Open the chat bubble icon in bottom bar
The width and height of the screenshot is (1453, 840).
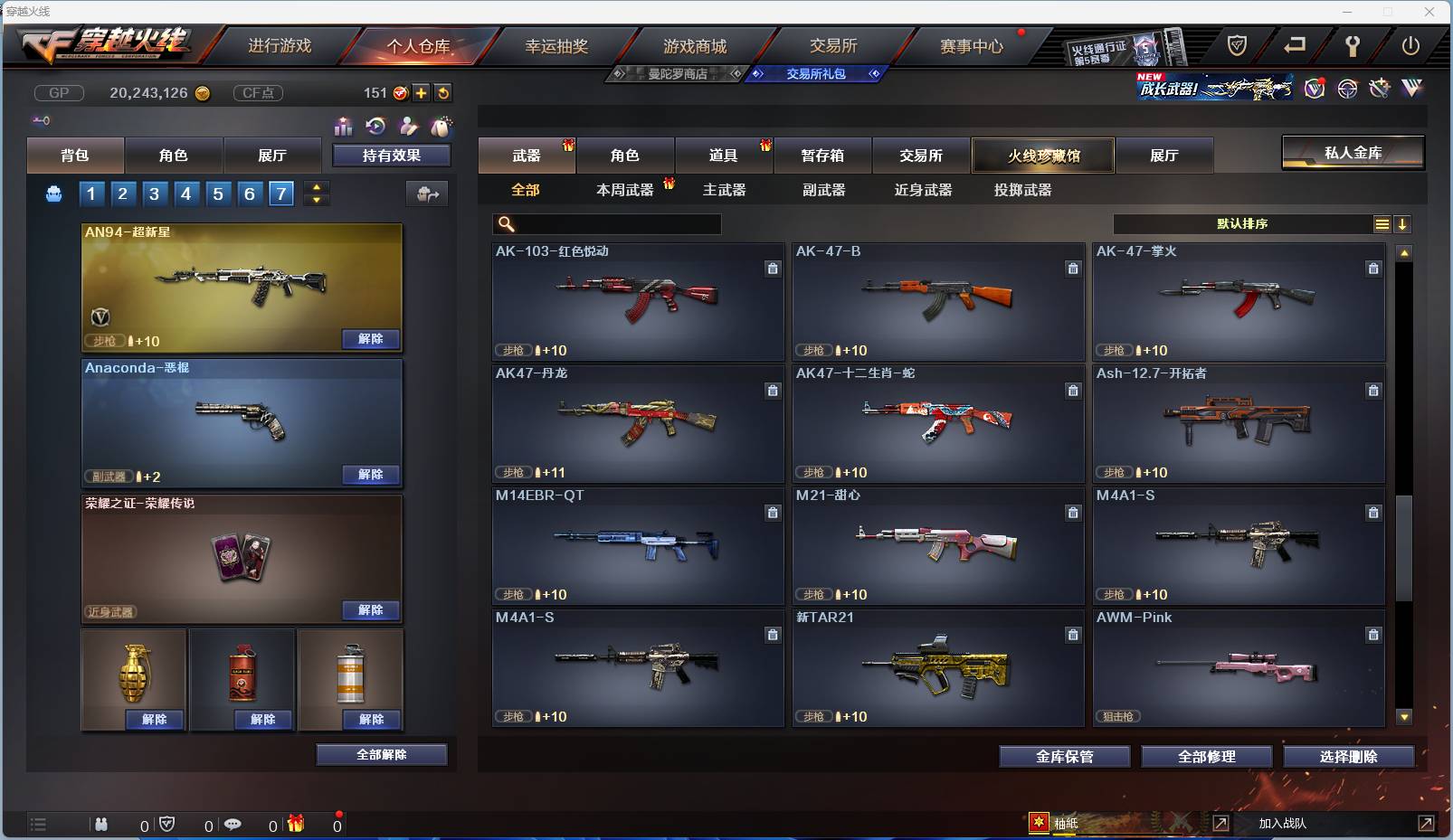(233, 825)
